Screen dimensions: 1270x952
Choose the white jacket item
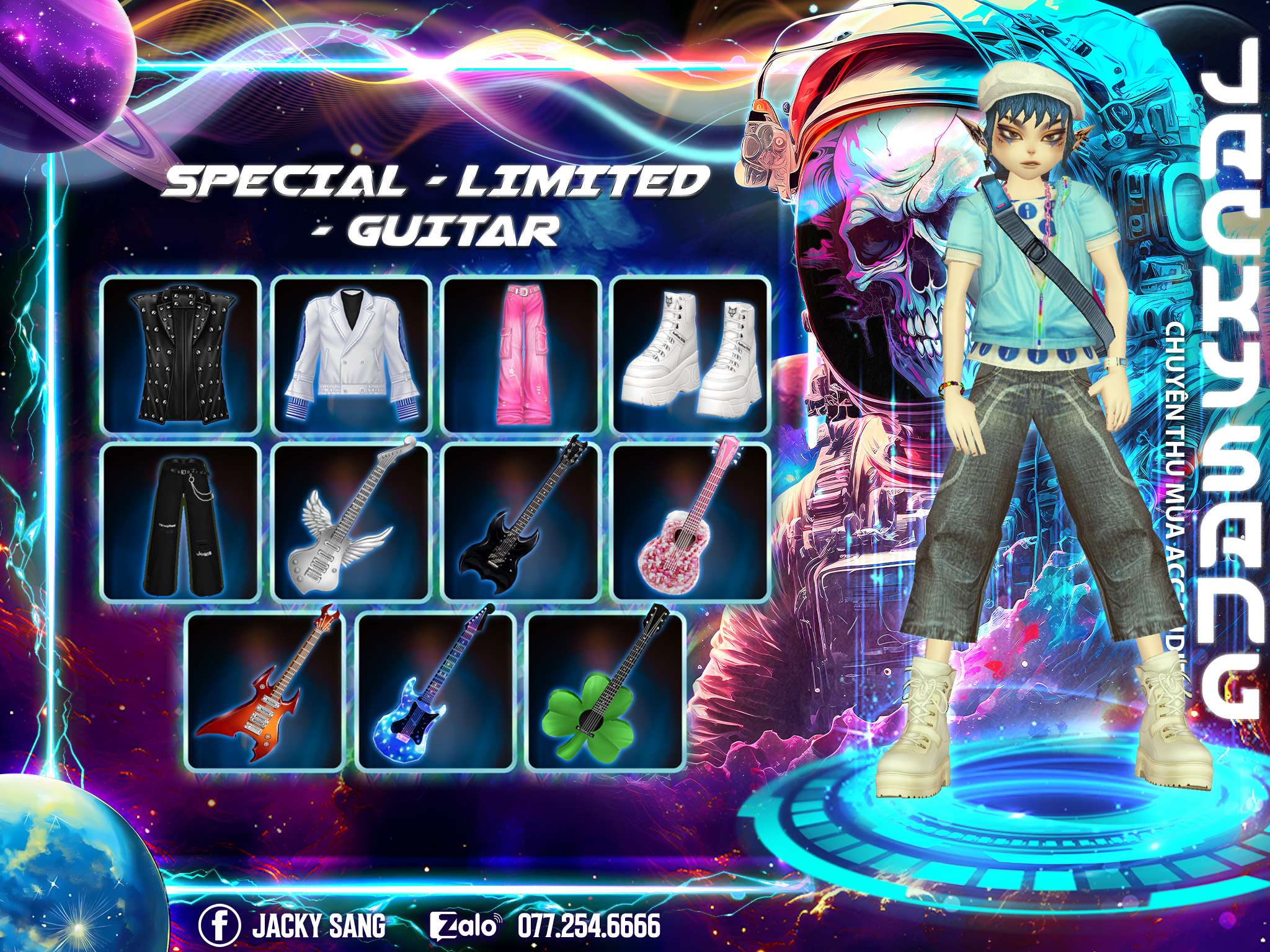tap(352, 356)
